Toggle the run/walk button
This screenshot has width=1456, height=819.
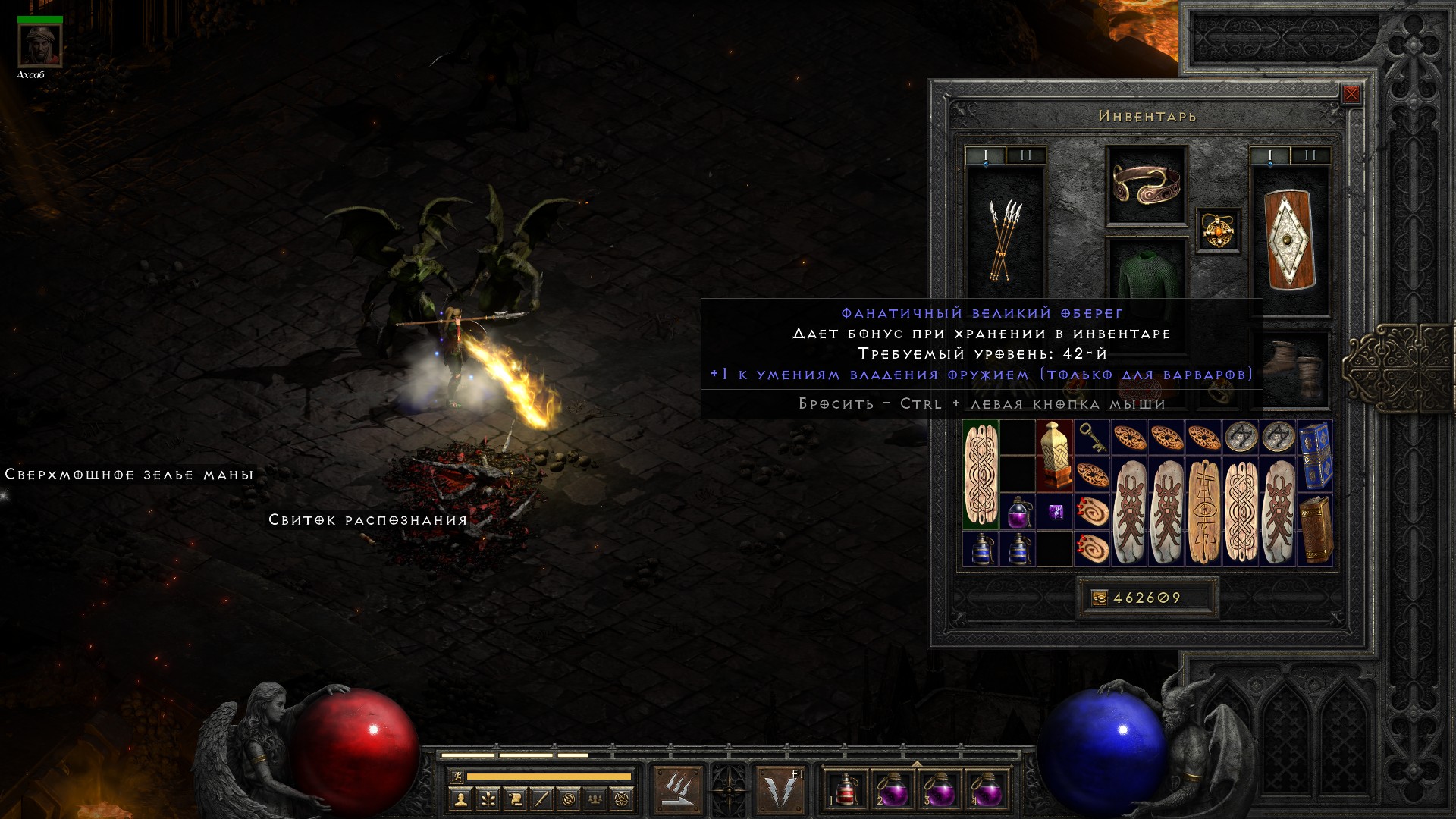click(457, 777)
